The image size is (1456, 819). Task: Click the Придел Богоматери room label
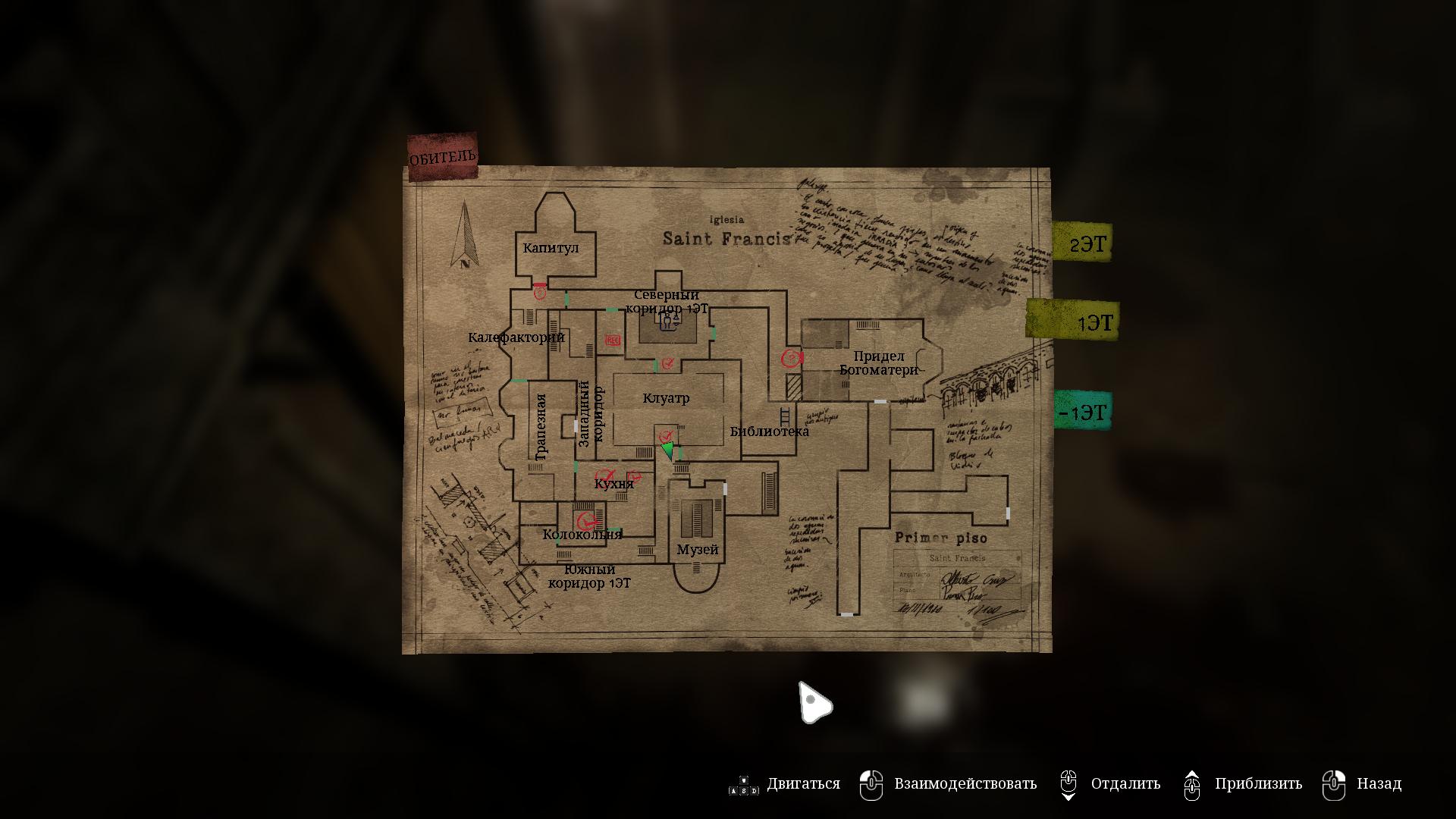tap(879, 363)
